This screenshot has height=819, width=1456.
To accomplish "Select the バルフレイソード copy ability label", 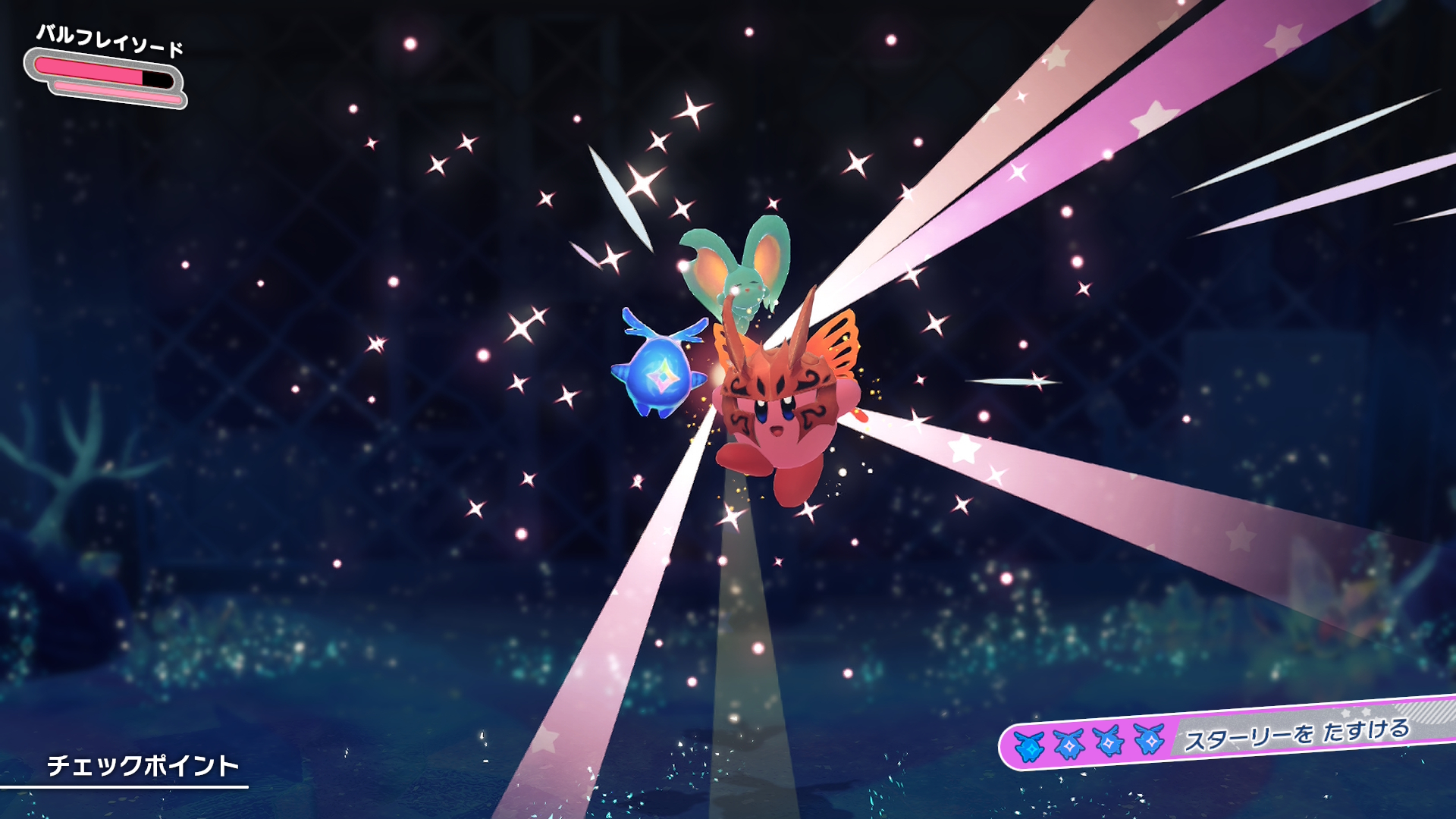I will (x=110, y=39).
